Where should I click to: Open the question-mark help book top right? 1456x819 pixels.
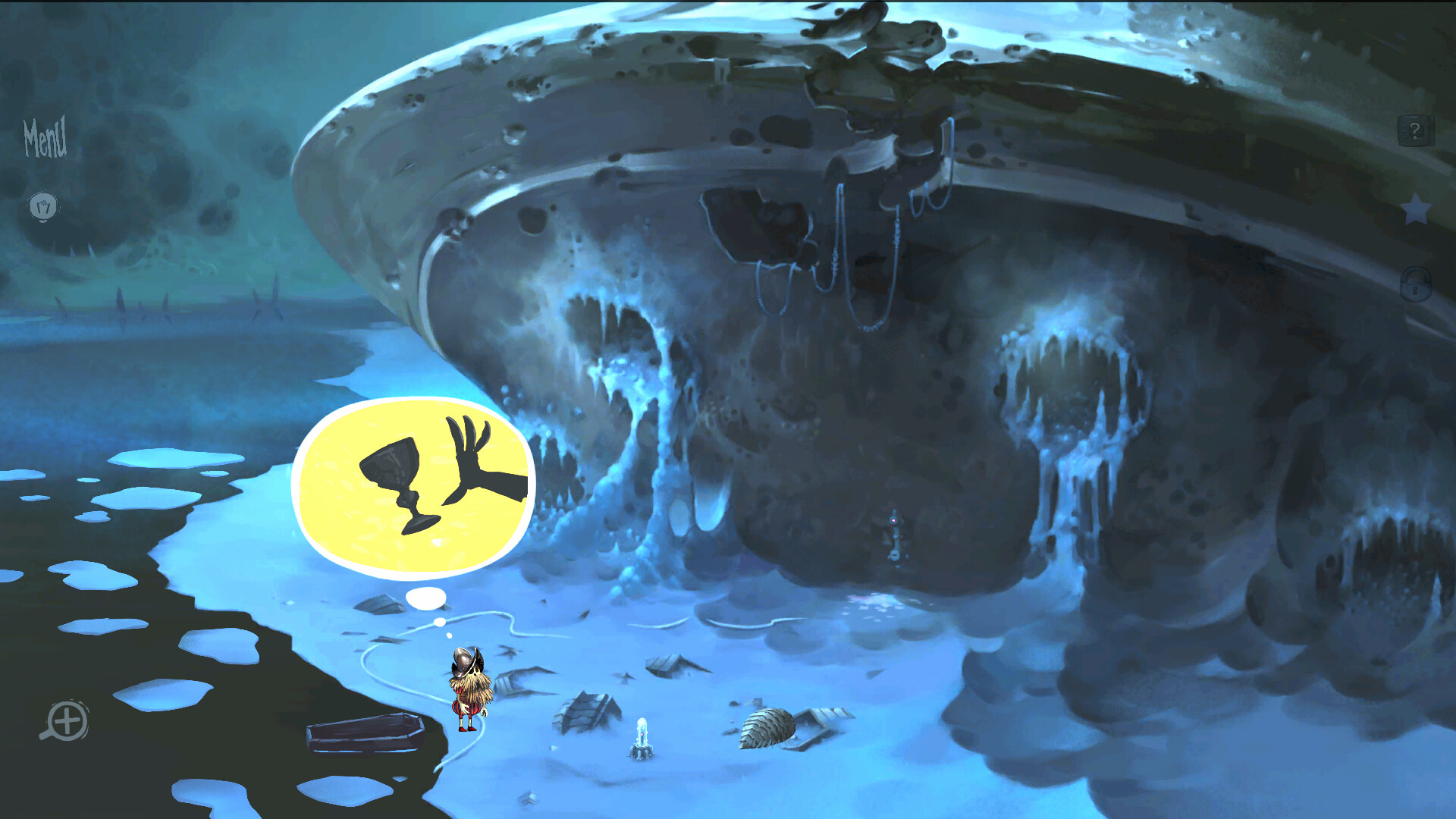1415,130
